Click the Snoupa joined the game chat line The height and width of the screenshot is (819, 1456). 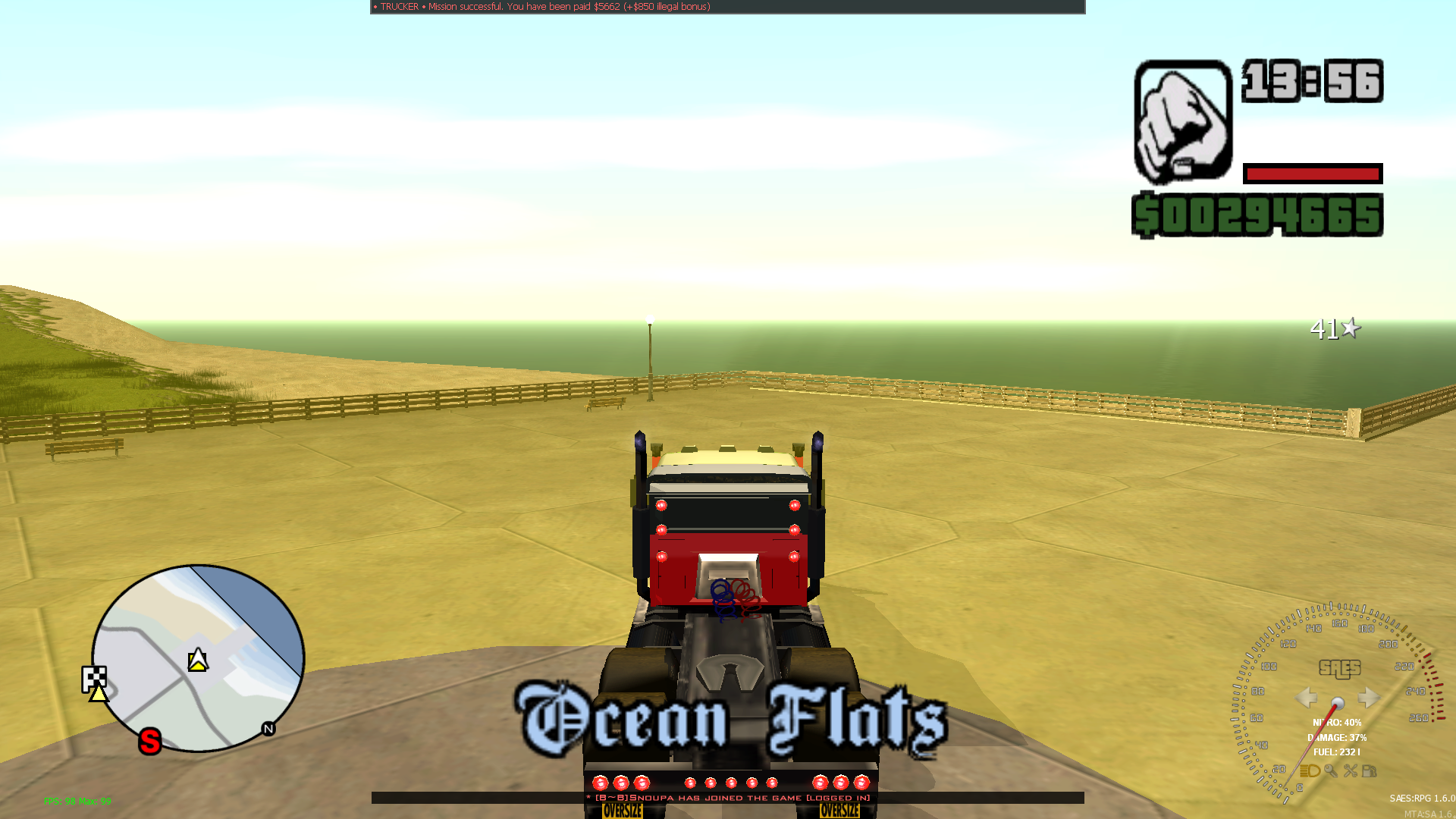click(x=728, y=799)
